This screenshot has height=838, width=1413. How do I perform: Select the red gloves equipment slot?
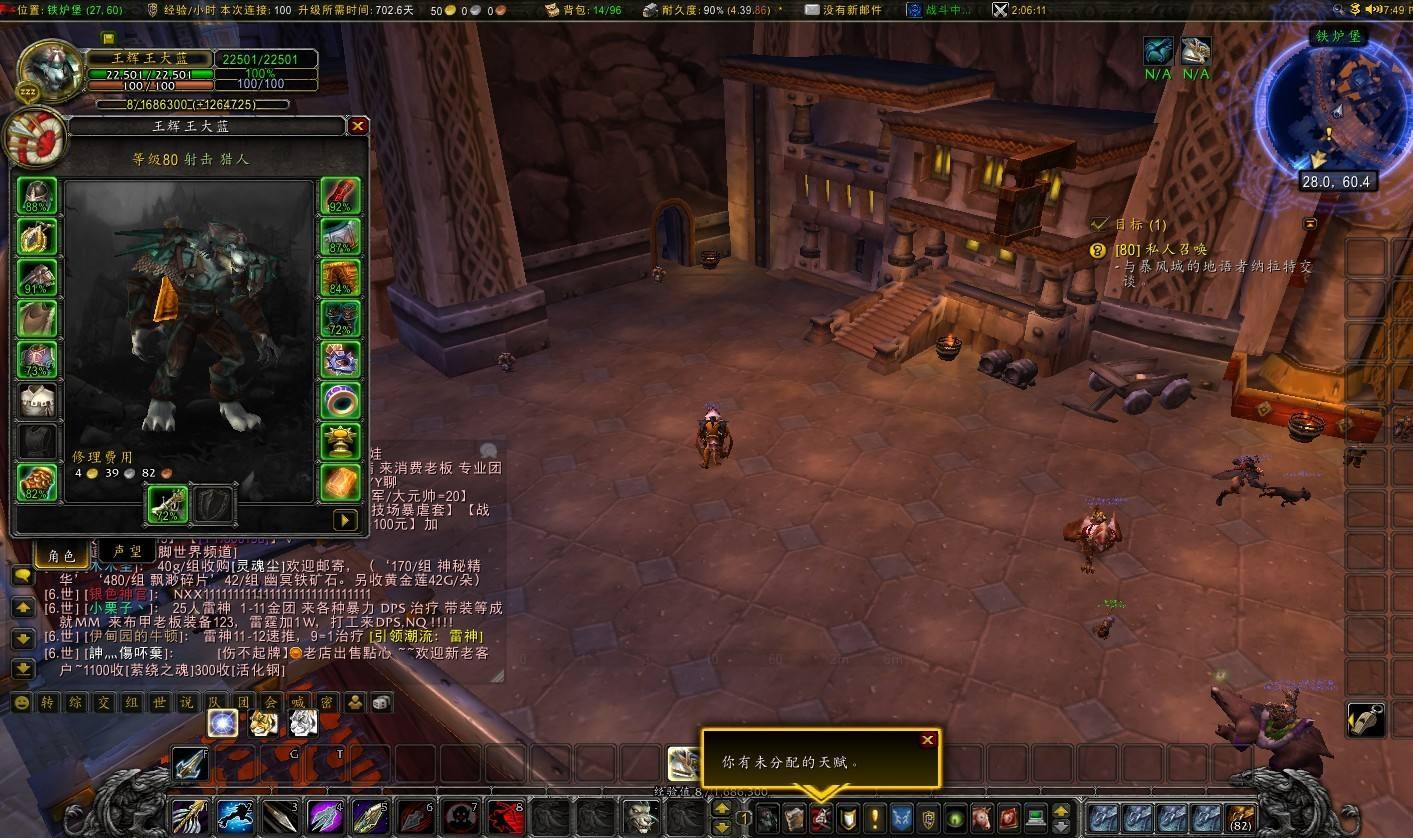[340, 196]
